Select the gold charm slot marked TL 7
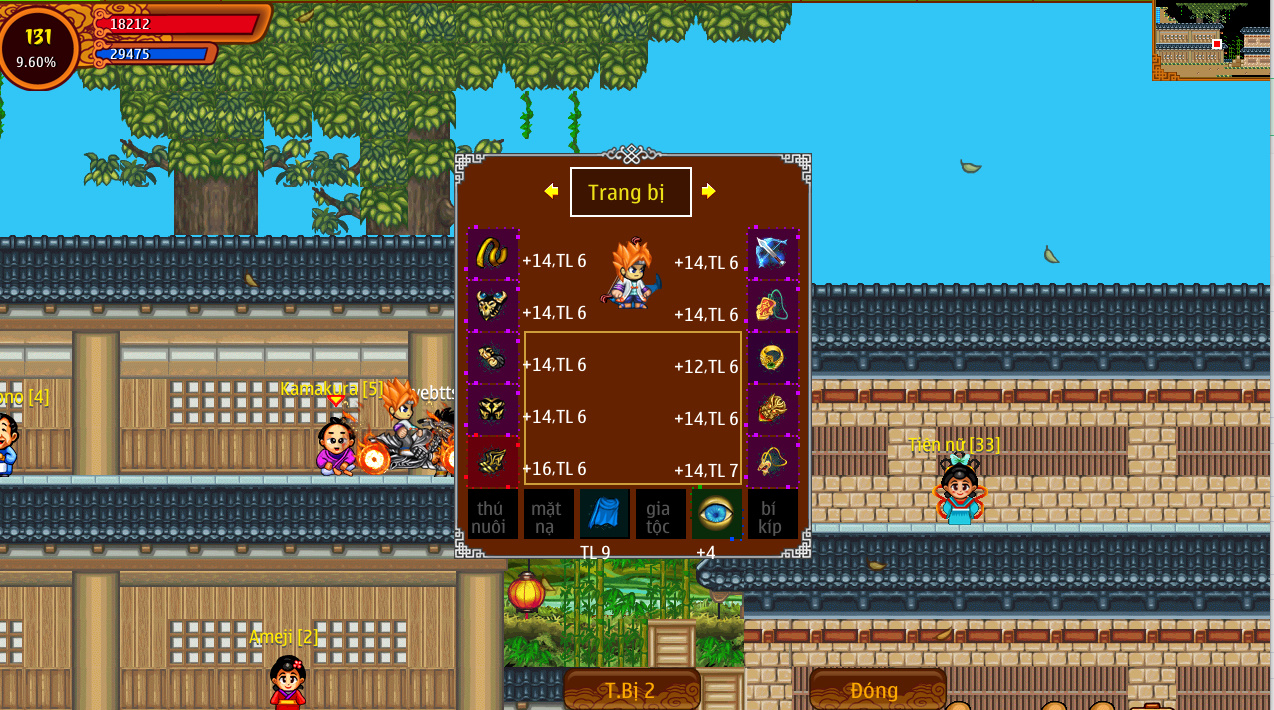 click(773, 461)
